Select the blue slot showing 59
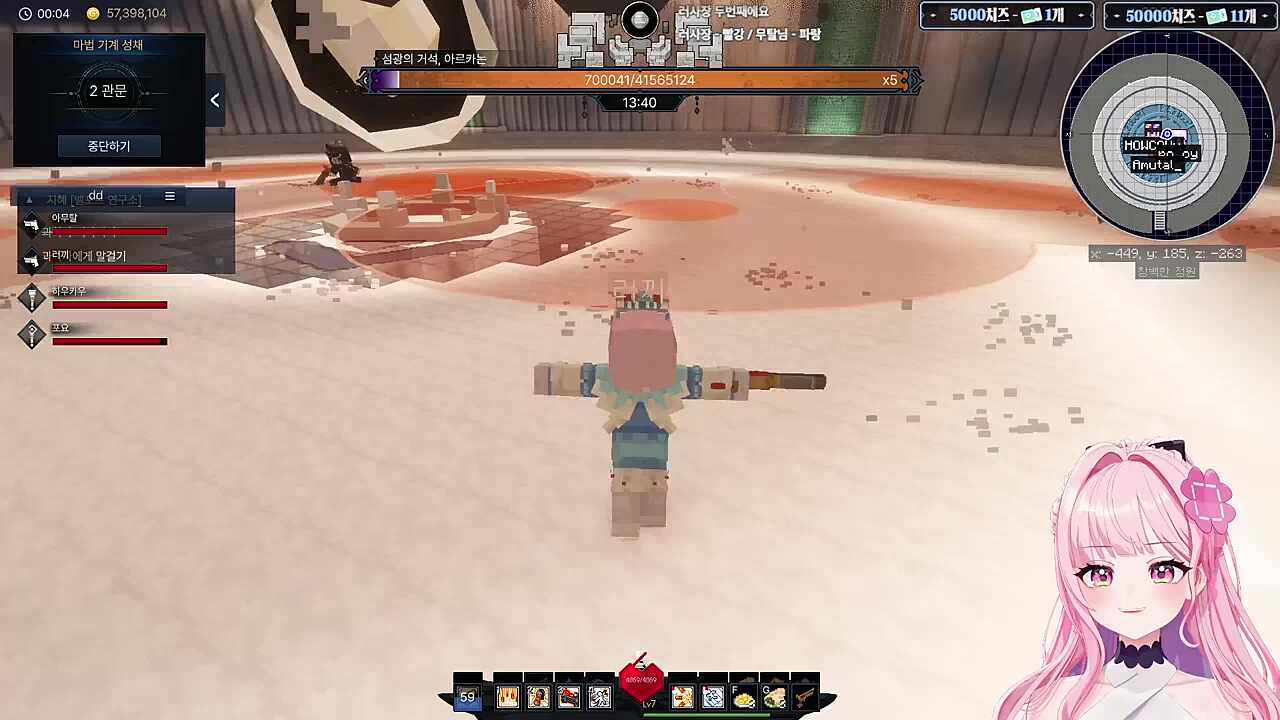 click(467, 697)
